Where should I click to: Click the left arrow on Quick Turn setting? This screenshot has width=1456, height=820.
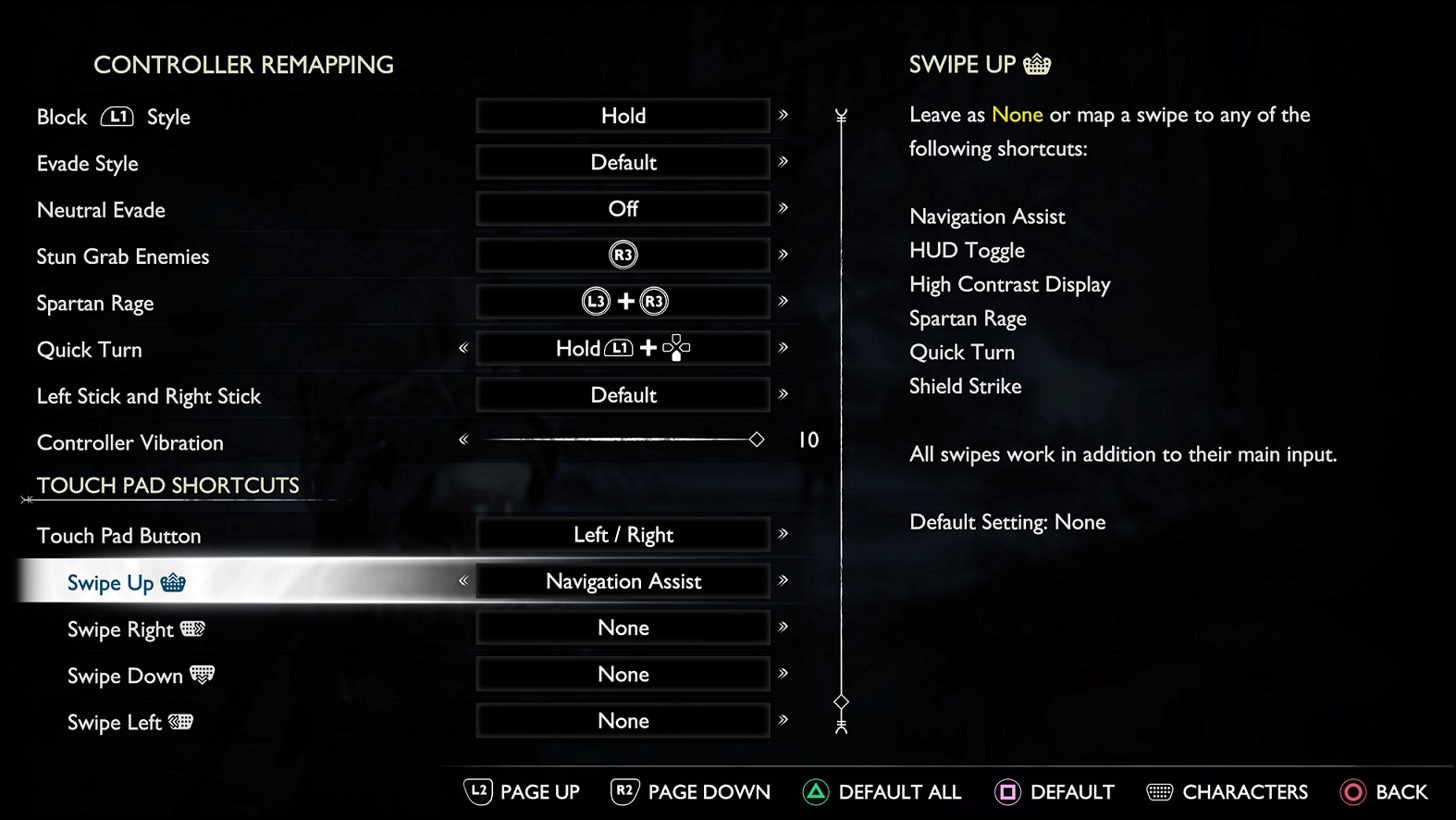(463, 348)
